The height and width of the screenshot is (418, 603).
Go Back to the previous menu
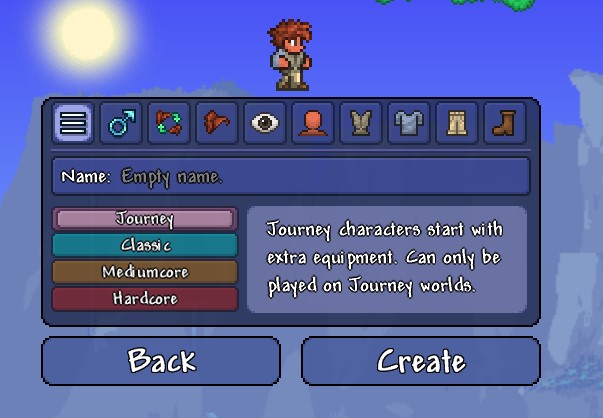coord(160,360)
